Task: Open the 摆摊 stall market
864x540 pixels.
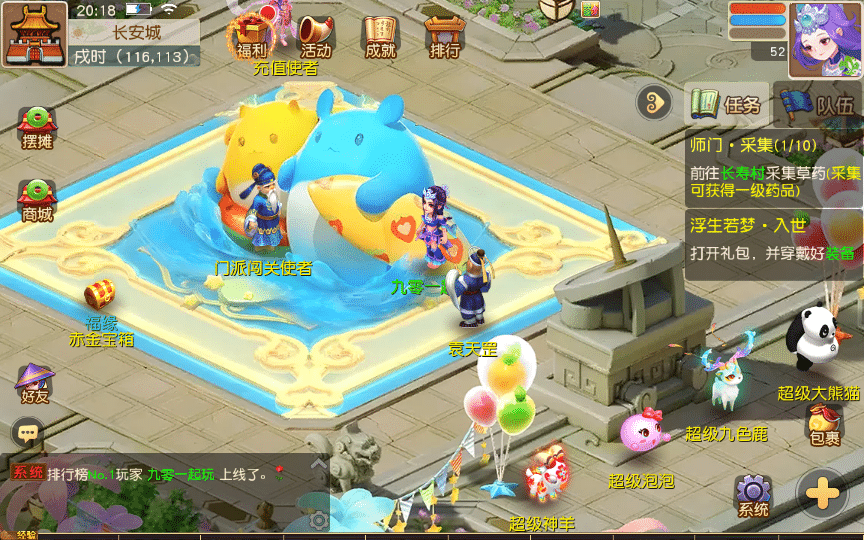Action: tap(37, 128)
